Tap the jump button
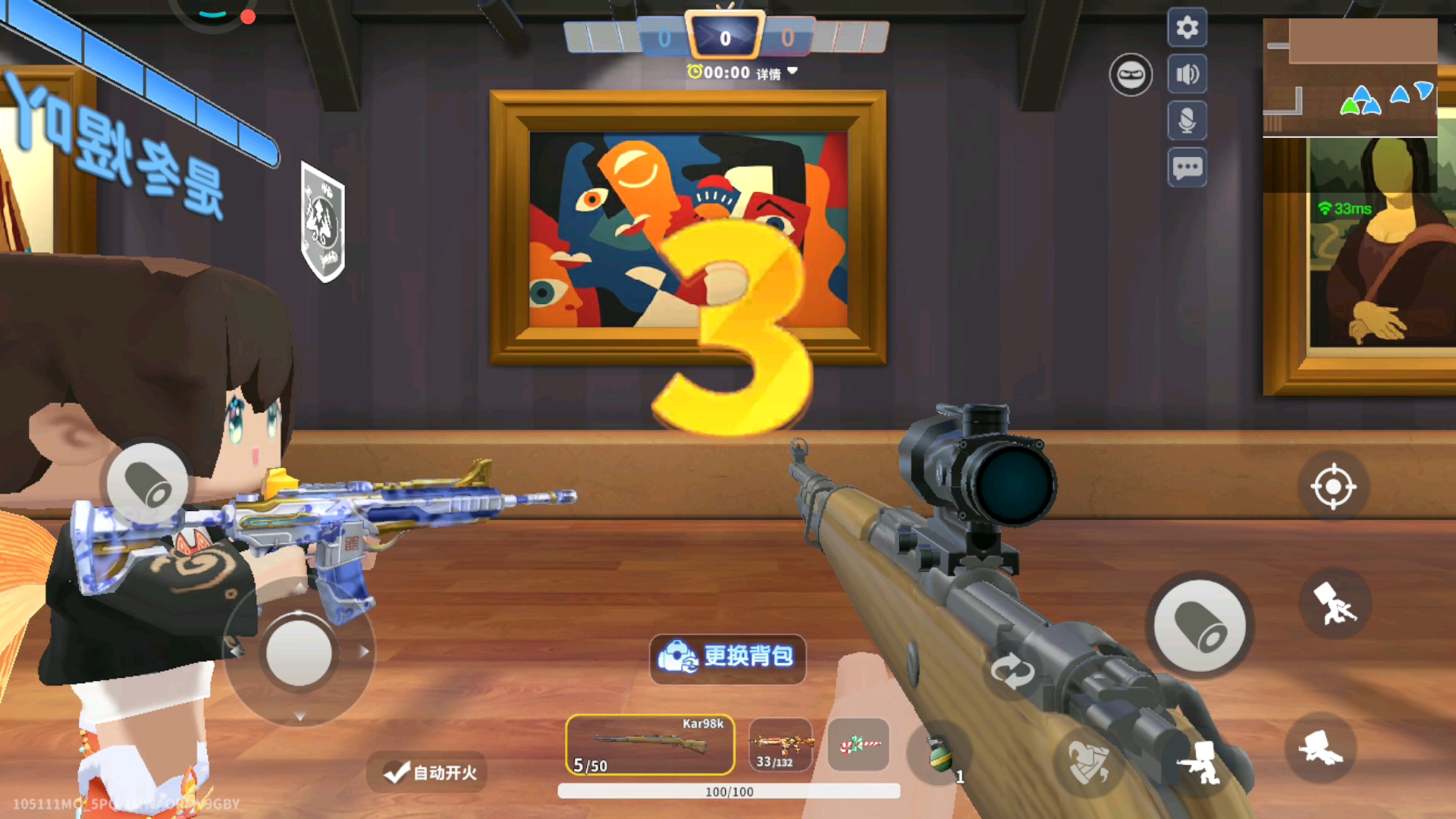This screenshot has width=1456, height=819. click(1335, 604)
